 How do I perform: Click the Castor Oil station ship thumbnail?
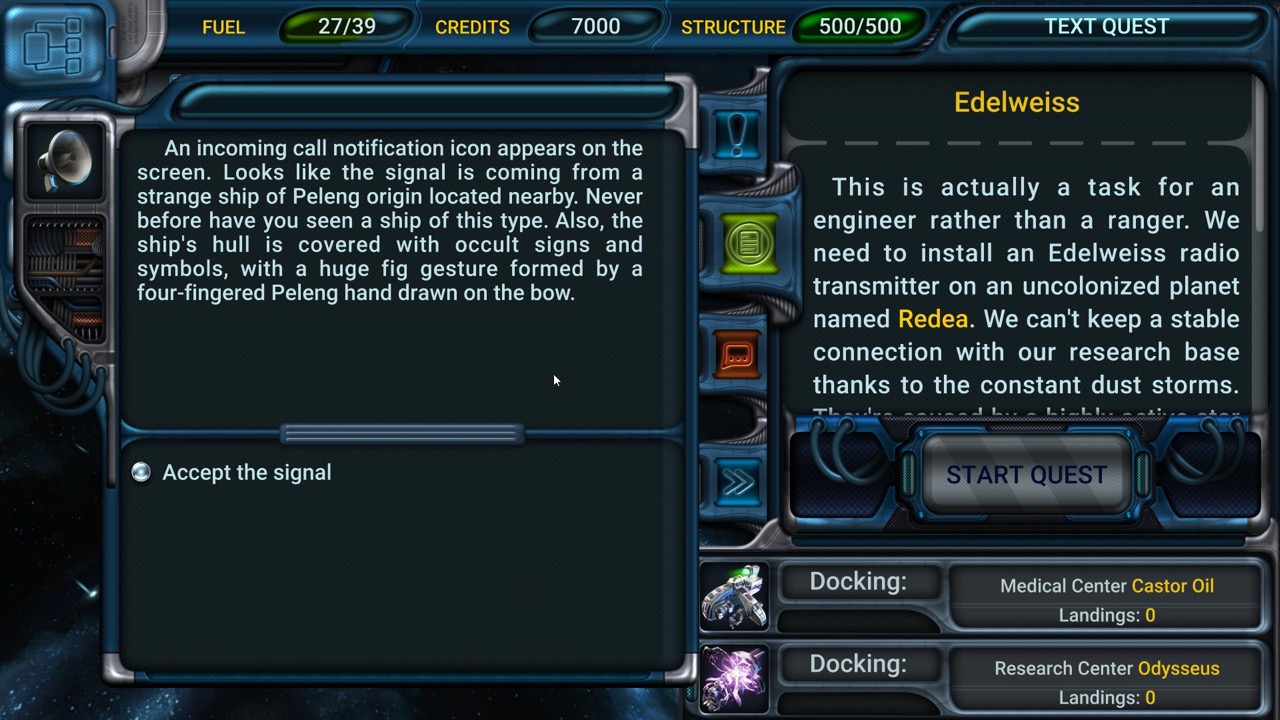pos(735,597)
